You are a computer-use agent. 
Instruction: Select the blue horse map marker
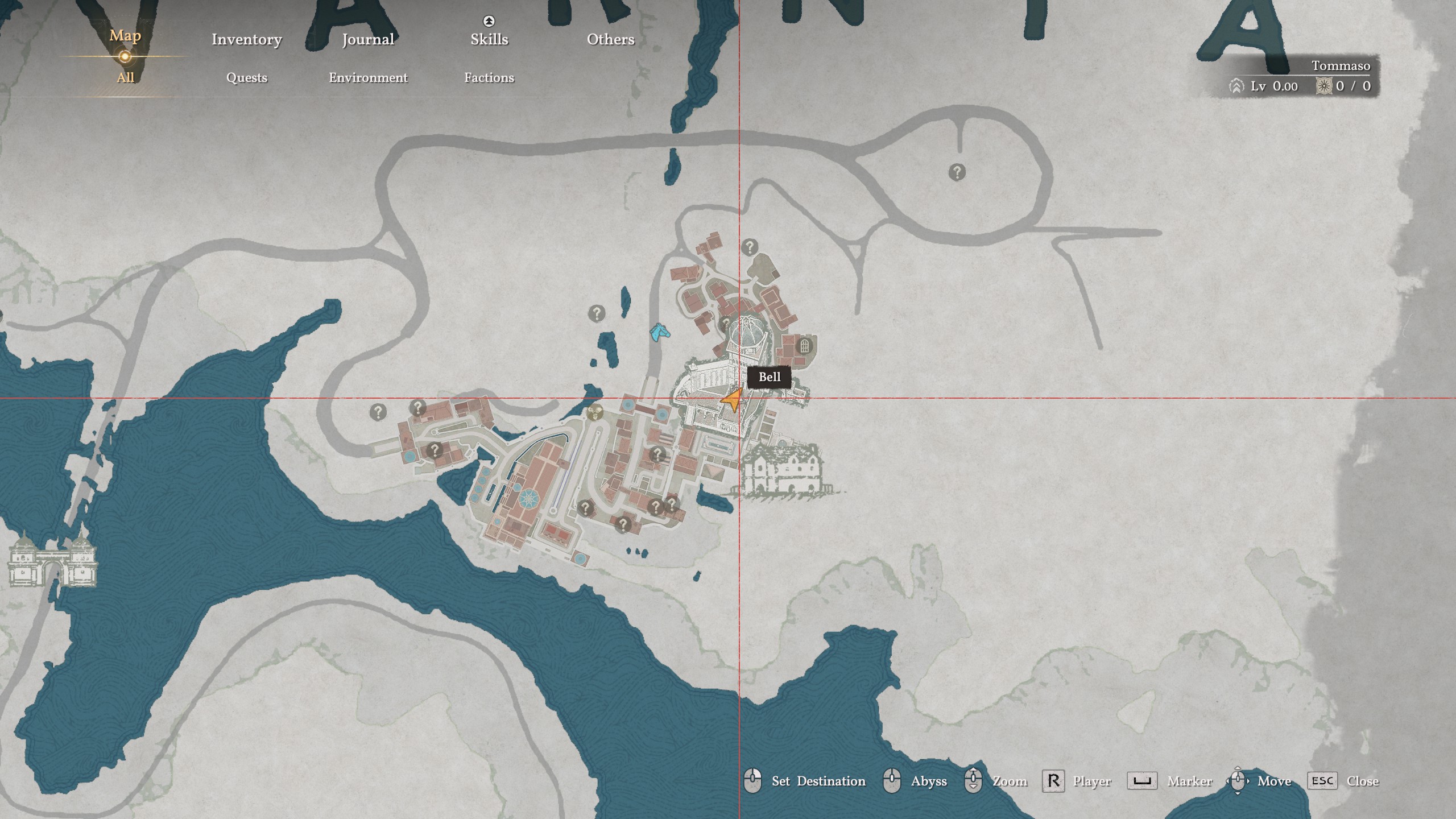tap(660, 333)
